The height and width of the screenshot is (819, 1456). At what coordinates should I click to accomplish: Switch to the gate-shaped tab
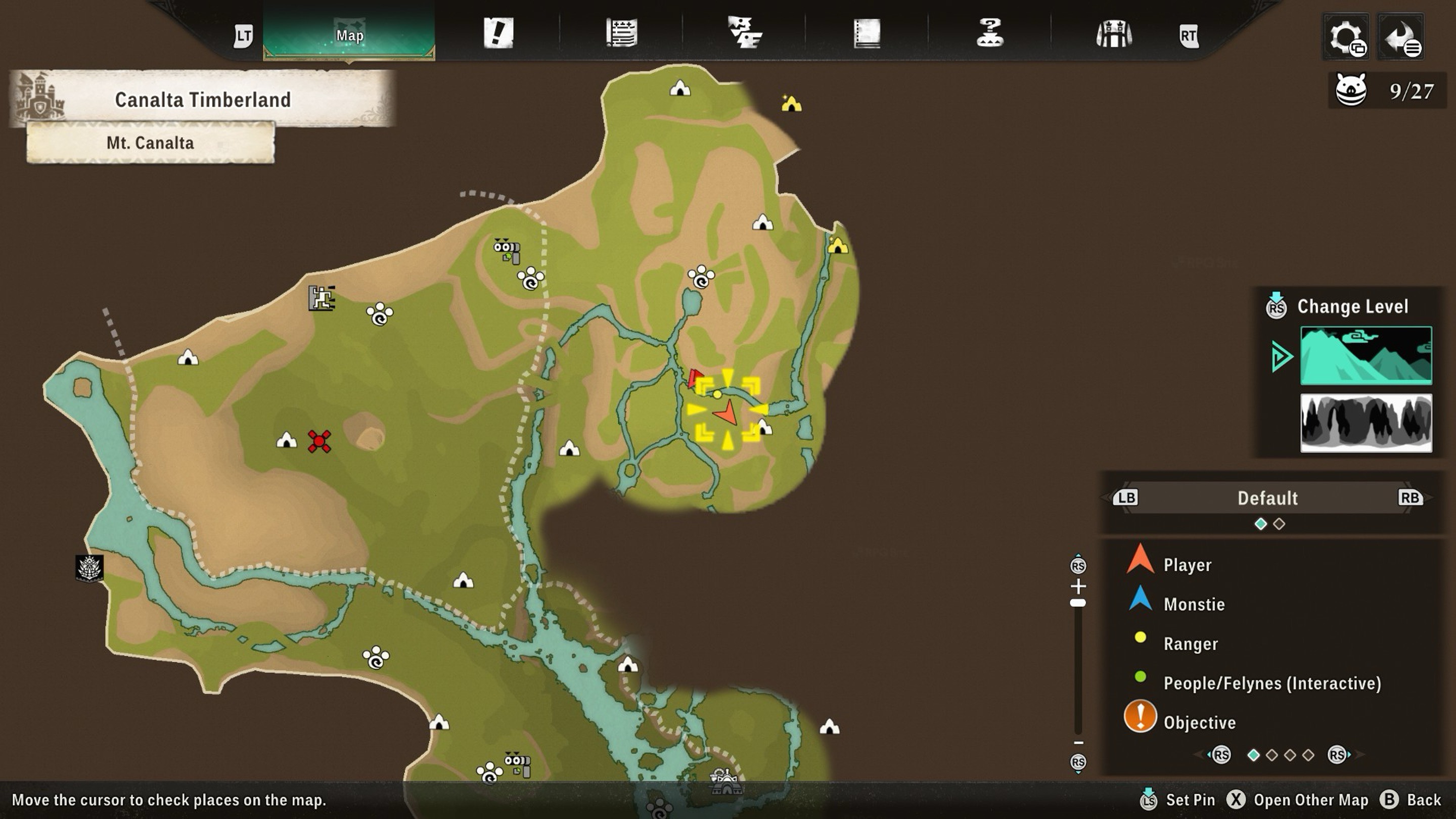pyautogui.click(x=1113, y=33)
